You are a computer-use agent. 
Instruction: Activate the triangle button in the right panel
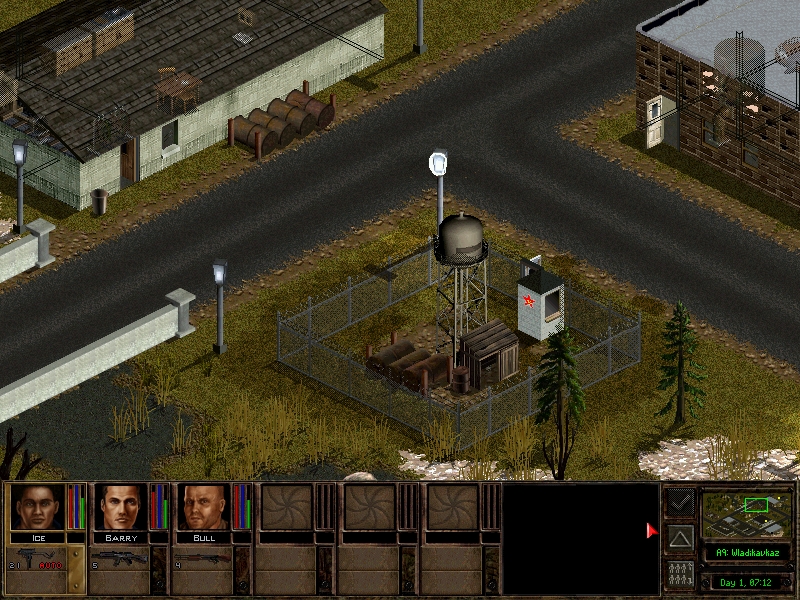(680, 540)
